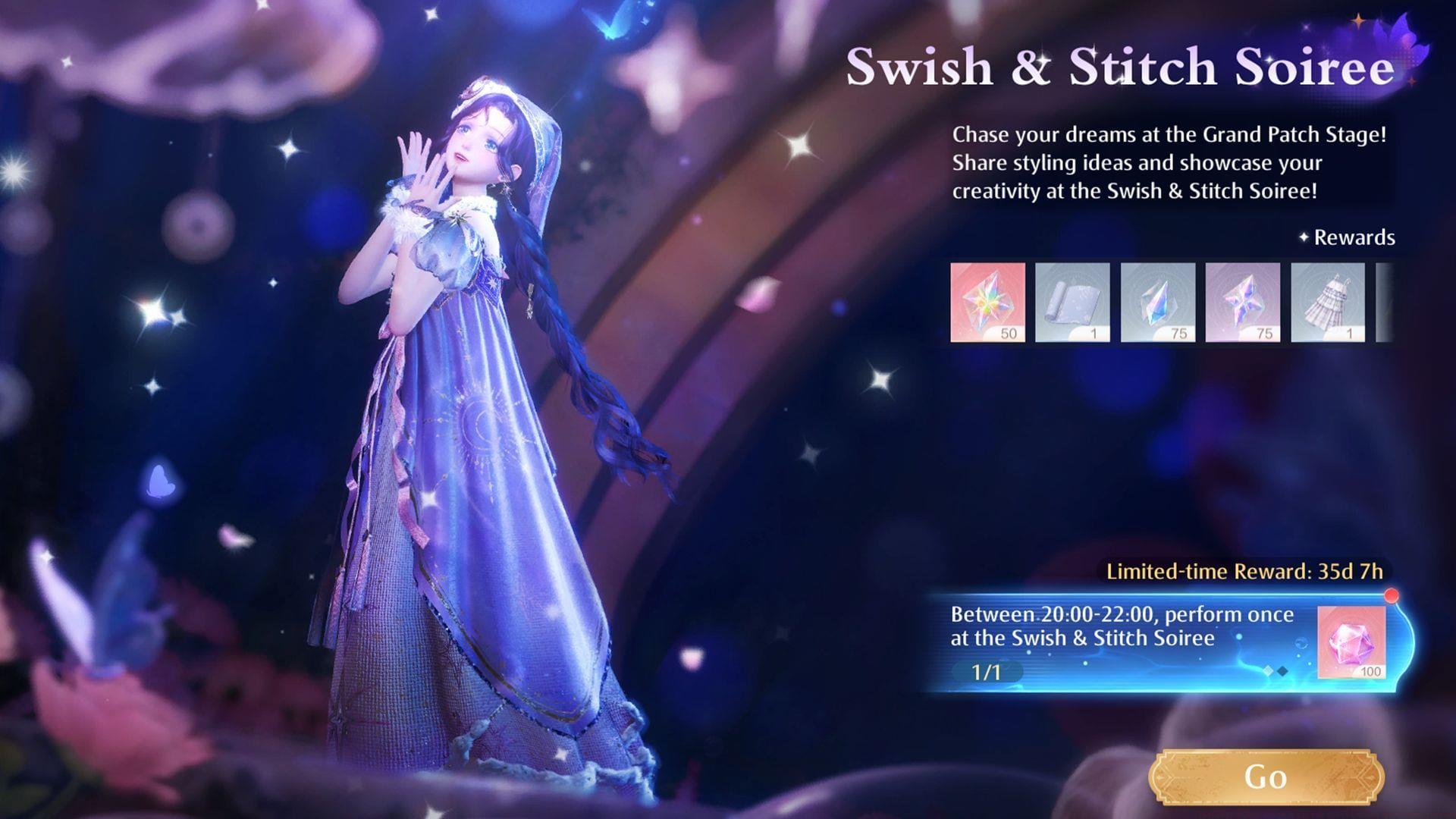Claim the pink diamond limited-time reward
Screen dimensions: 1456x819
click(x=1351, y=642)
